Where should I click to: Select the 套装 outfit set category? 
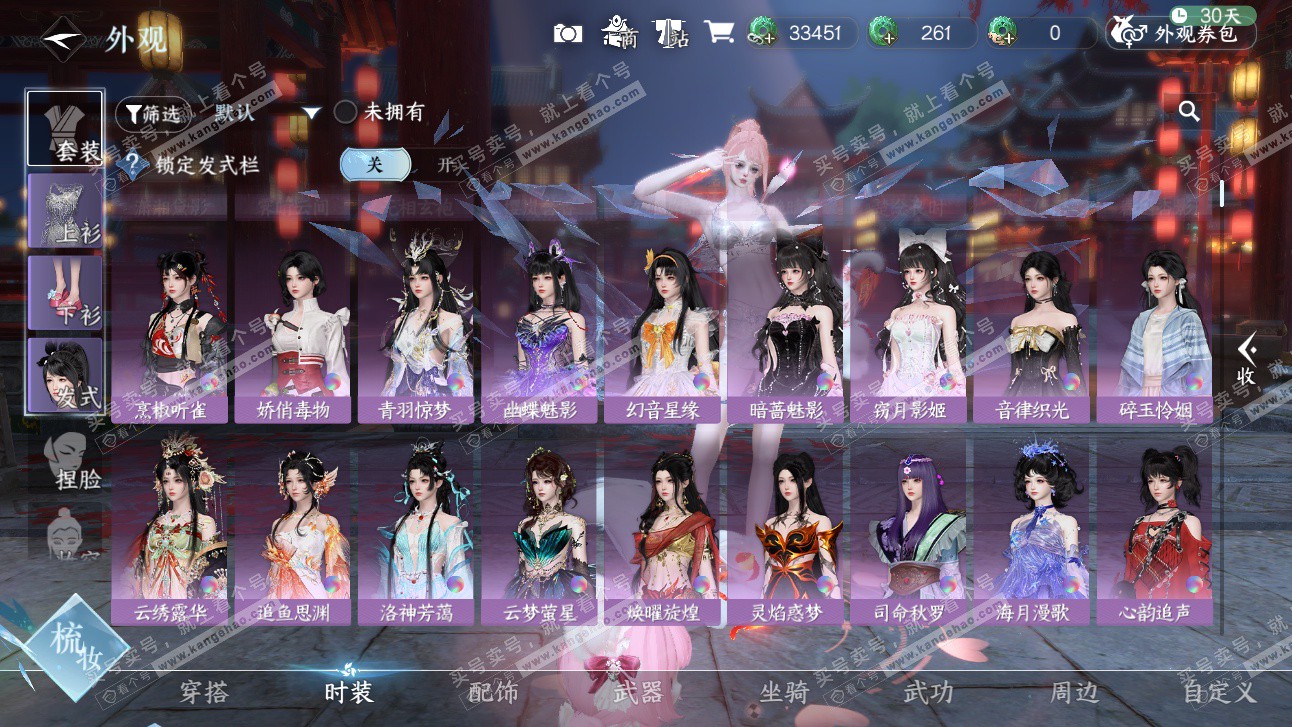coord(66,128)
